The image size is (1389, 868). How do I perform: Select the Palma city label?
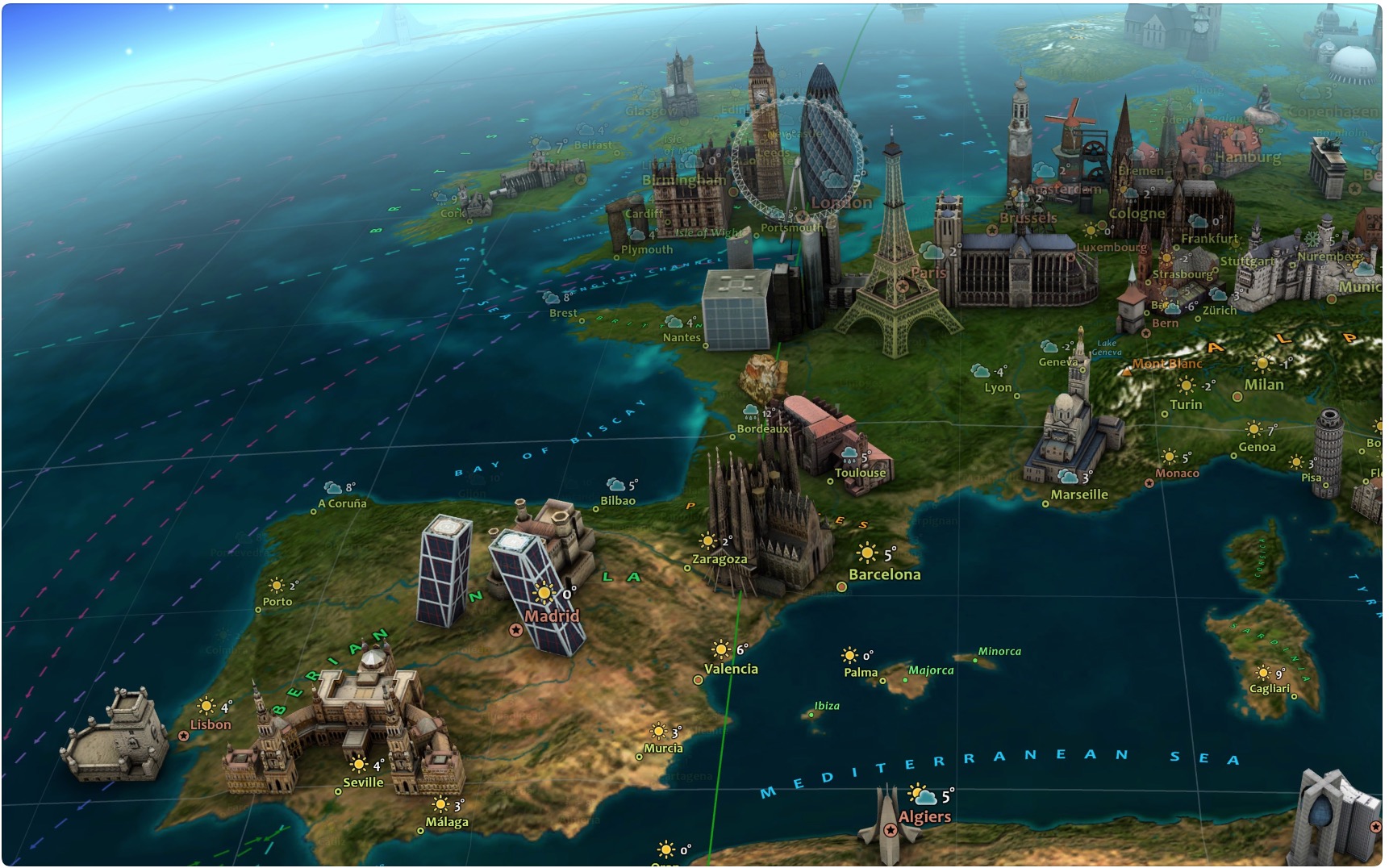[861, 672]
